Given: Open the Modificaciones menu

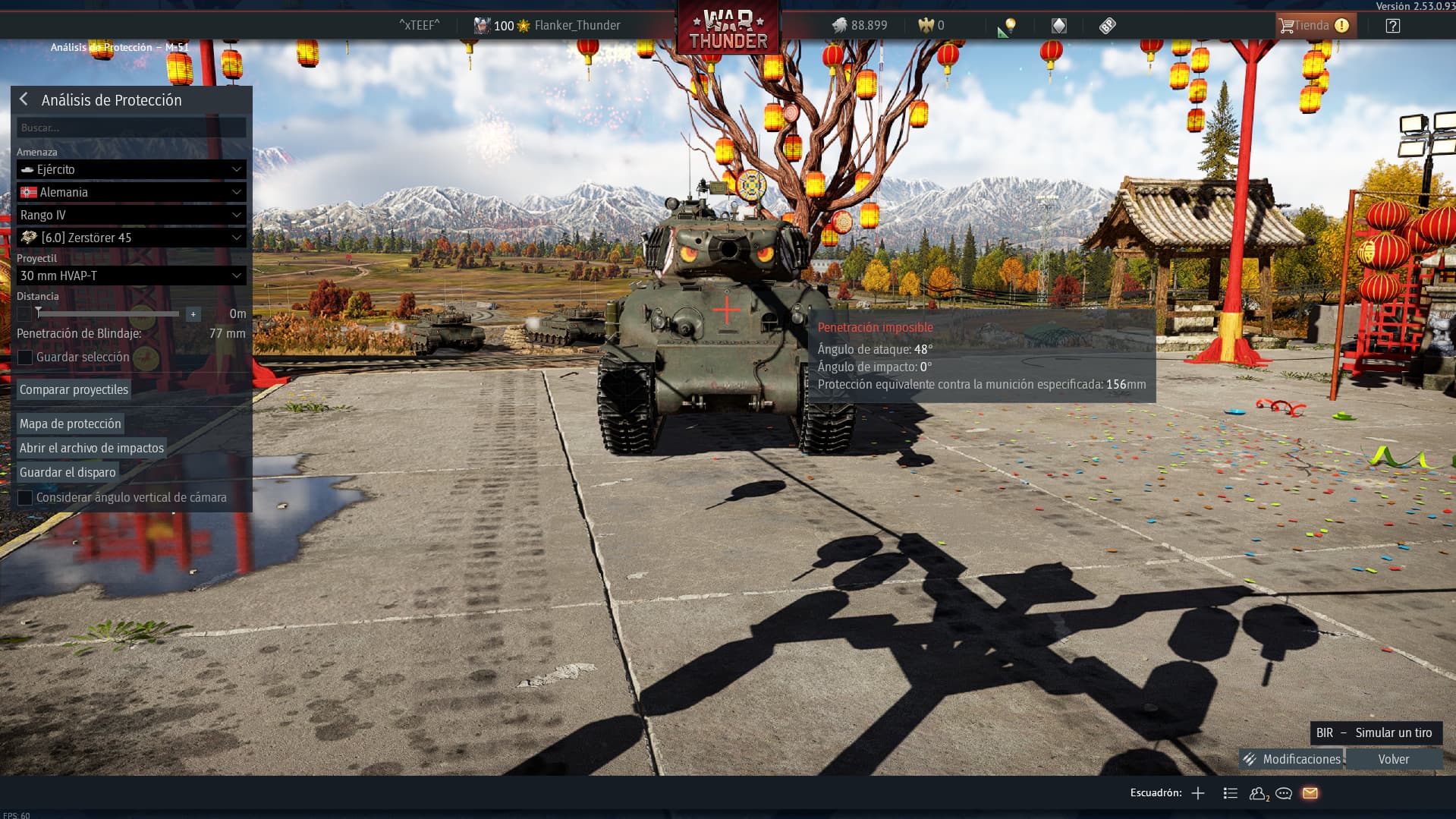Looking at the screenshot, I should [x=1292, y=759].
